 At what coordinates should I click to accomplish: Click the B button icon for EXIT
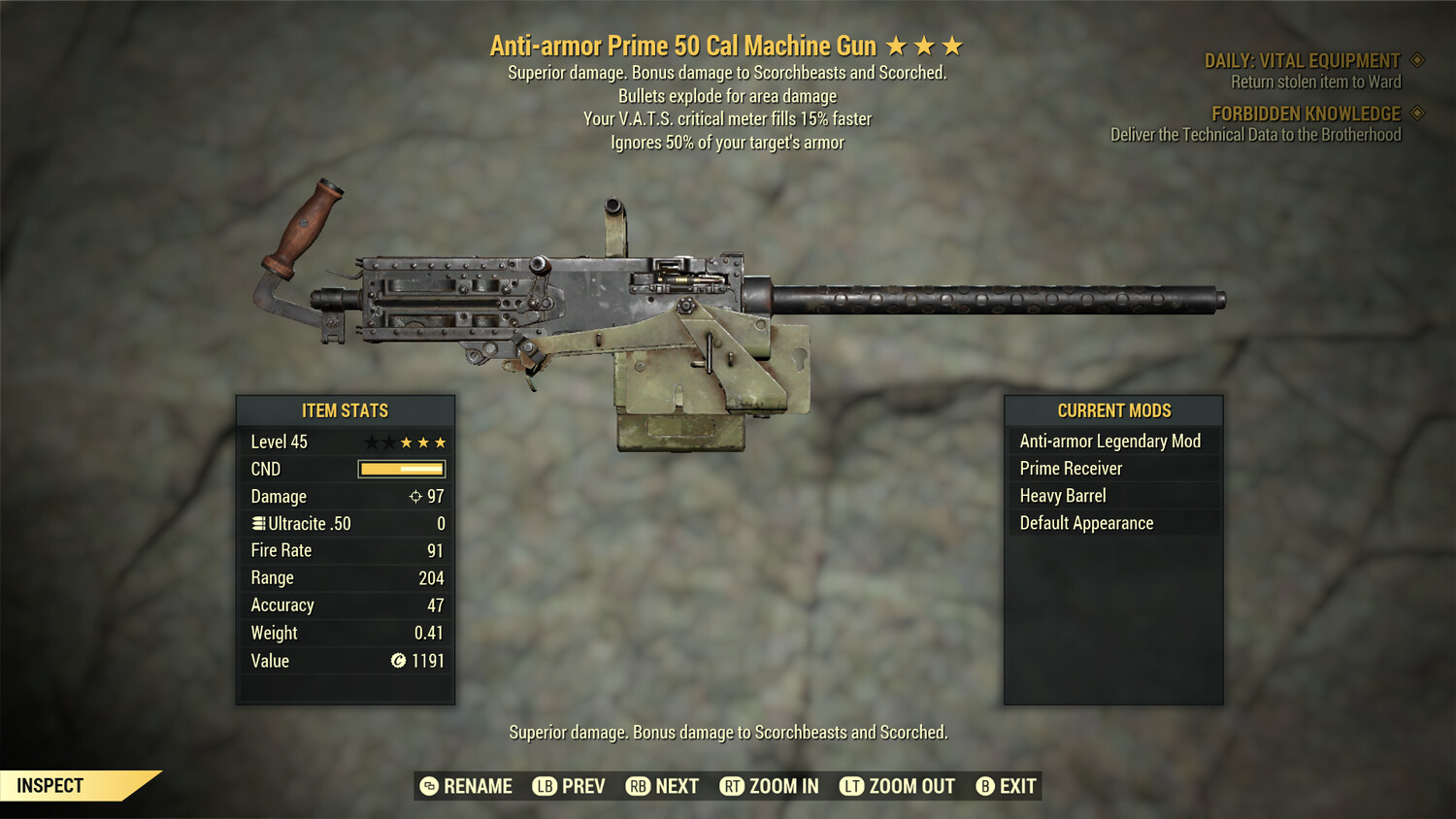click(x=986, y=786)
